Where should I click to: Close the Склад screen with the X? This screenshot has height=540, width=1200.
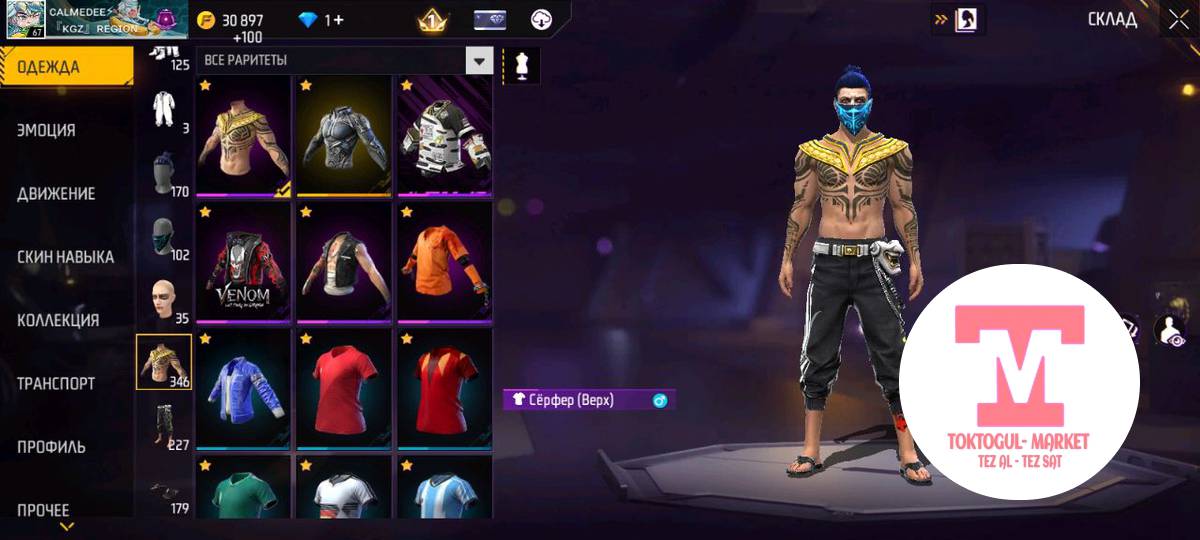(1177, 19)
